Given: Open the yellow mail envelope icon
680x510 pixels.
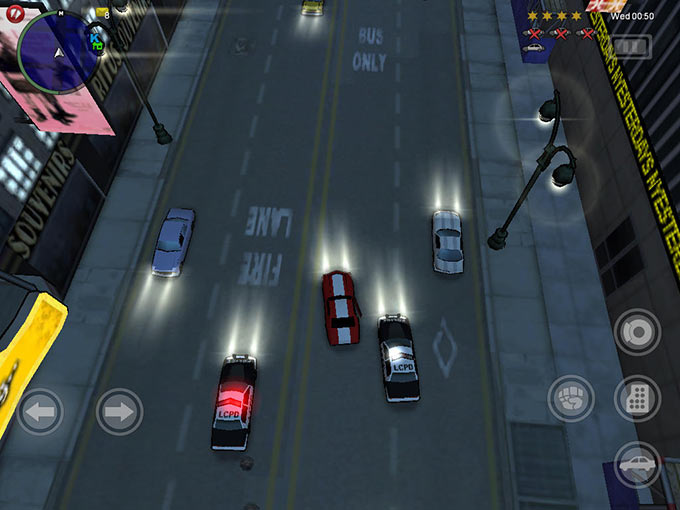Looking at the screenshot, I should click(102, 13).
